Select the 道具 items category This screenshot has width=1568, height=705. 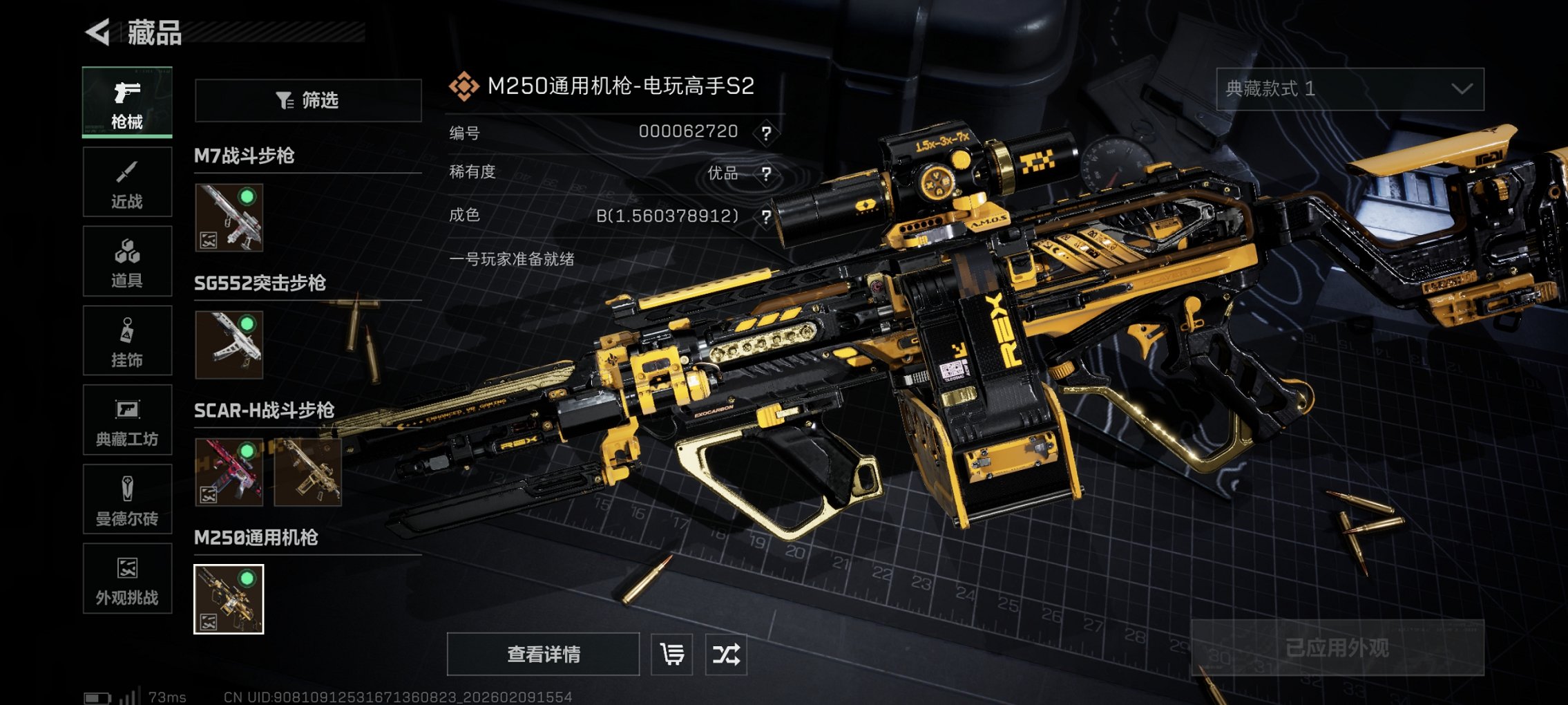tap(127, 261)
